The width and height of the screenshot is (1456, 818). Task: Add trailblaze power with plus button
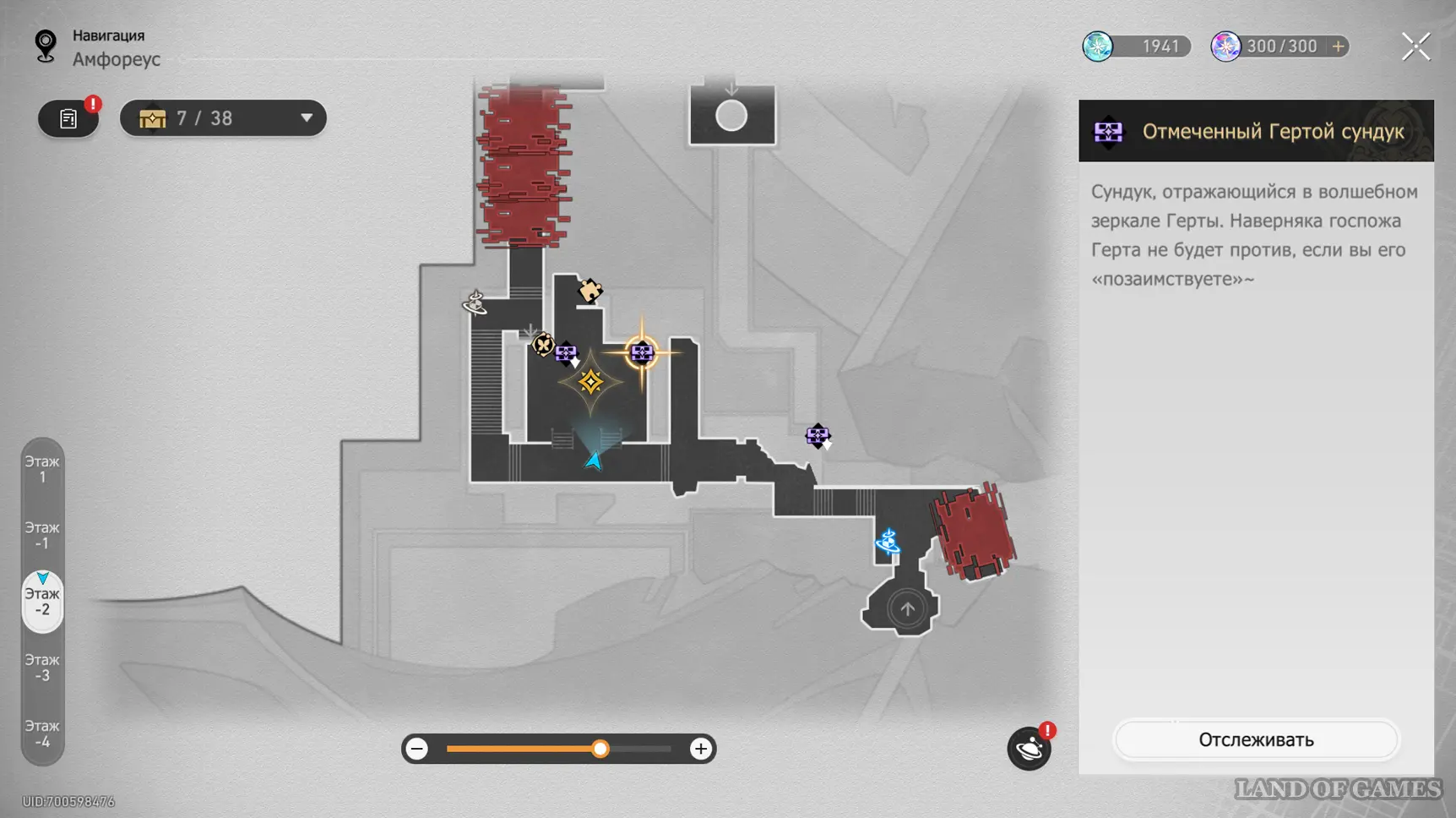1338,46
